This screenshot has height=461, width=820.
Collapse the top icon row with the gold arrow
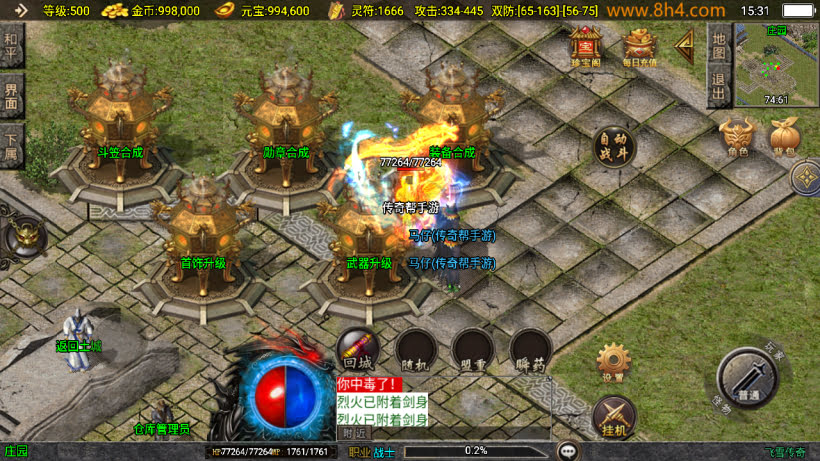point(685,45)
